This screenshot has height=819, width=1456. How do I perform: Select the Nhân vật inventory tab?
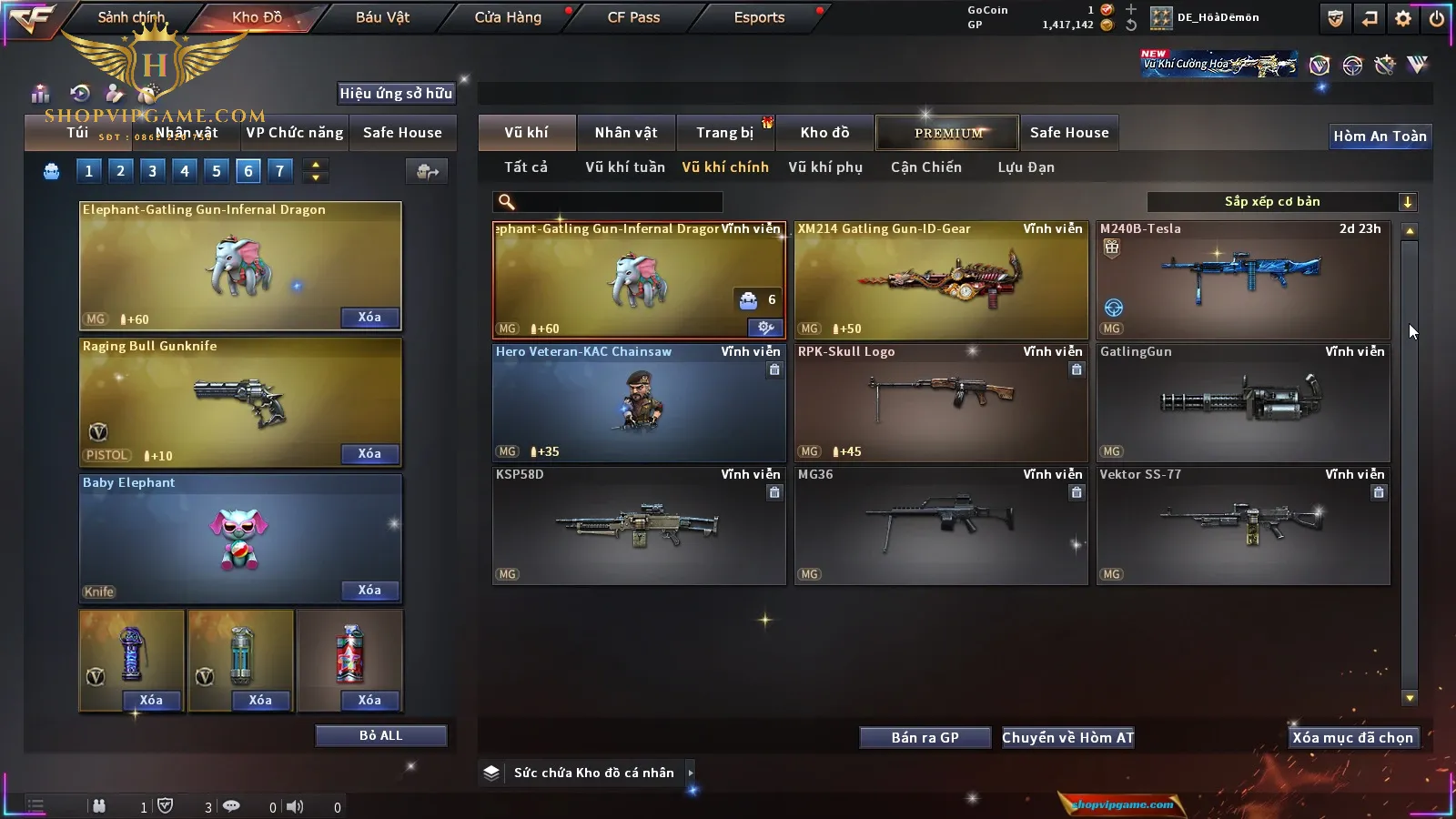point(625,133)
